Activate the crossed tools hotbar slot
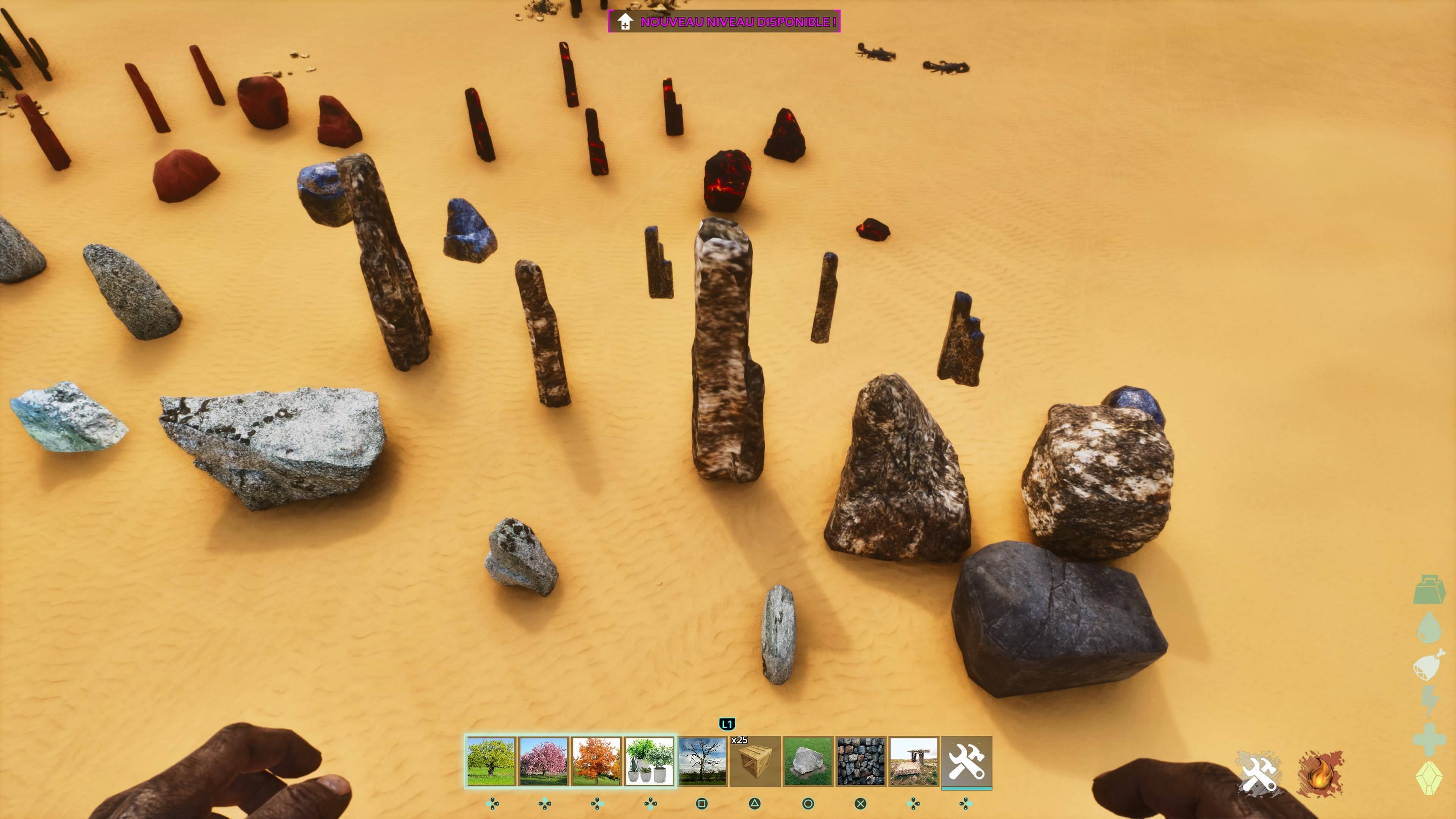This screenshot has height=819, width=1456. 966,761
